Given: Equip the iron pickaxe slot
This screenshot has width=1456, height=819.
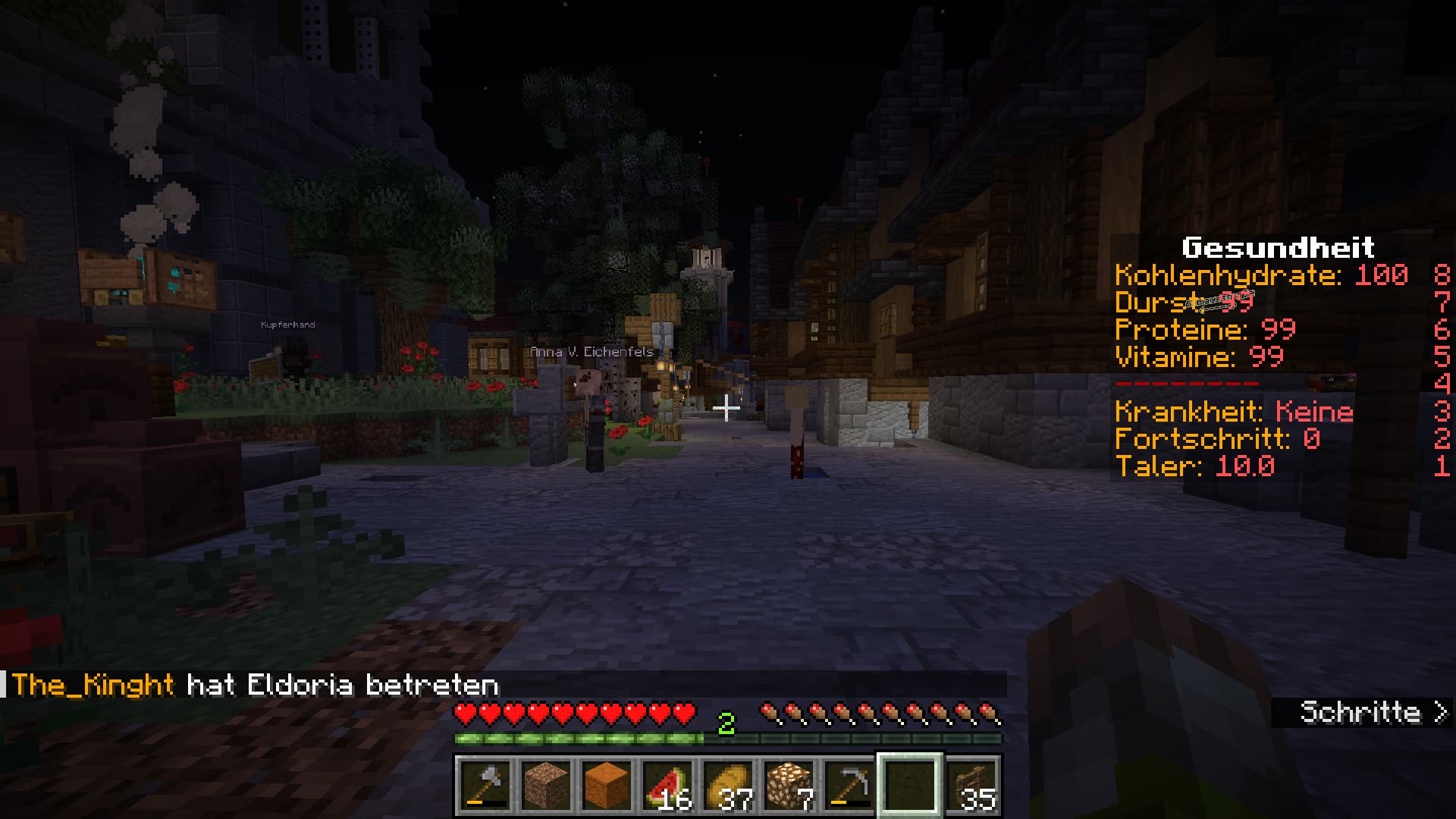Looking at the screenshot, I should 849,786.
